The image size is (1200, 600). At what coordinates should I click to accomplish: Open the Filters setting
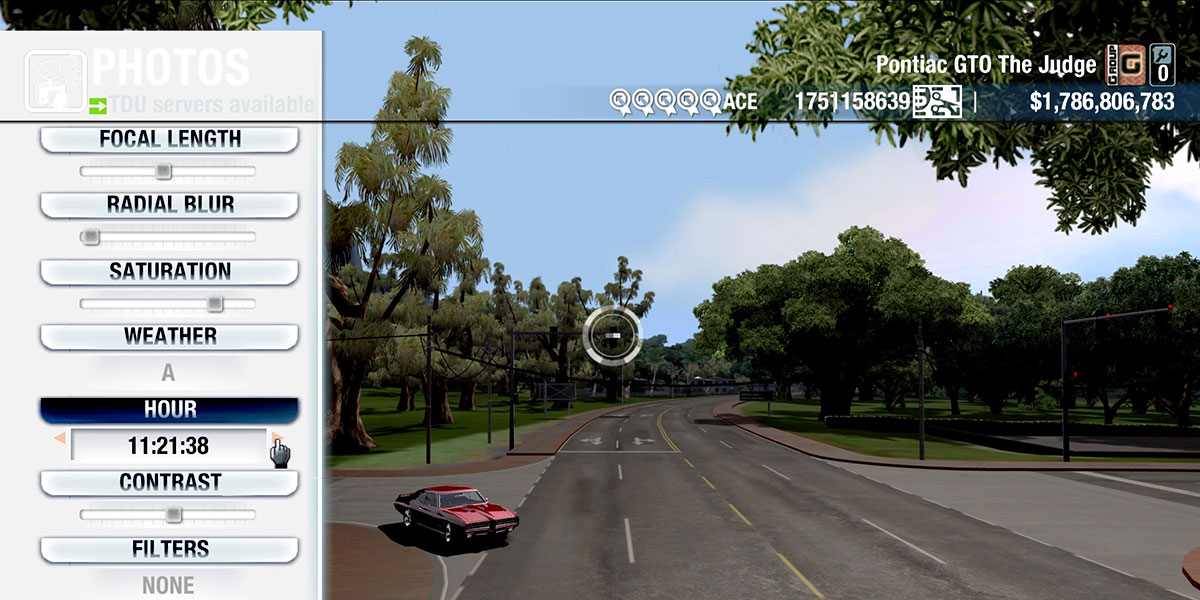click(x=169, y=549)
